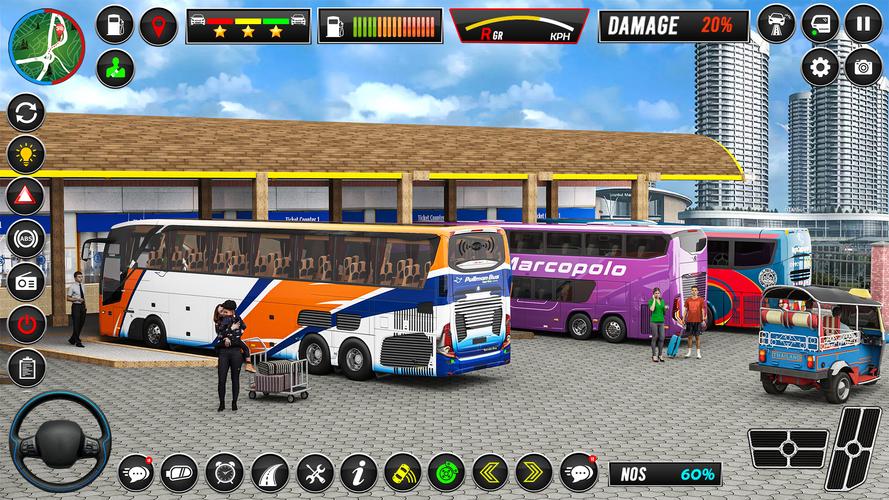This screenshot has width=889, height=500.
Task: Open the gear settings menu
Action: (820, 67)
